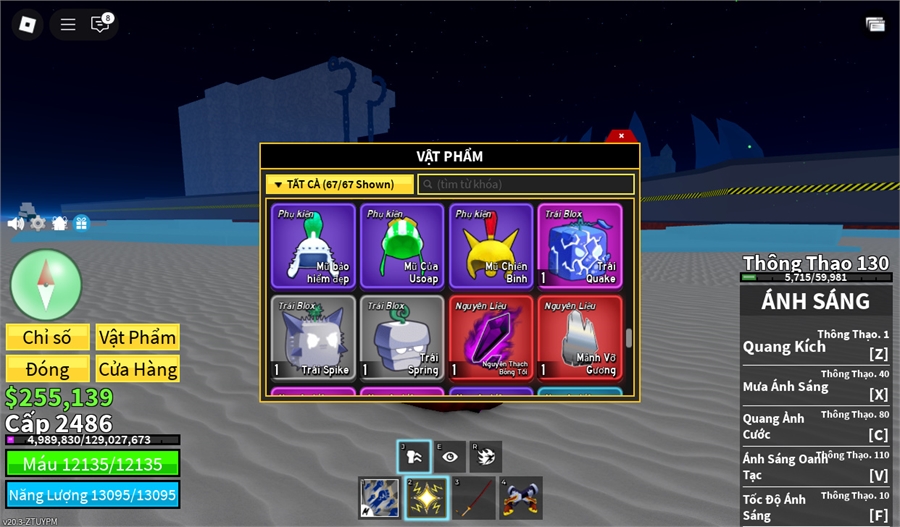This screenshot has width=900, height=527.
Task: Select the Mảnh Vỡ Gương material
Action: (x=579, y=338)
